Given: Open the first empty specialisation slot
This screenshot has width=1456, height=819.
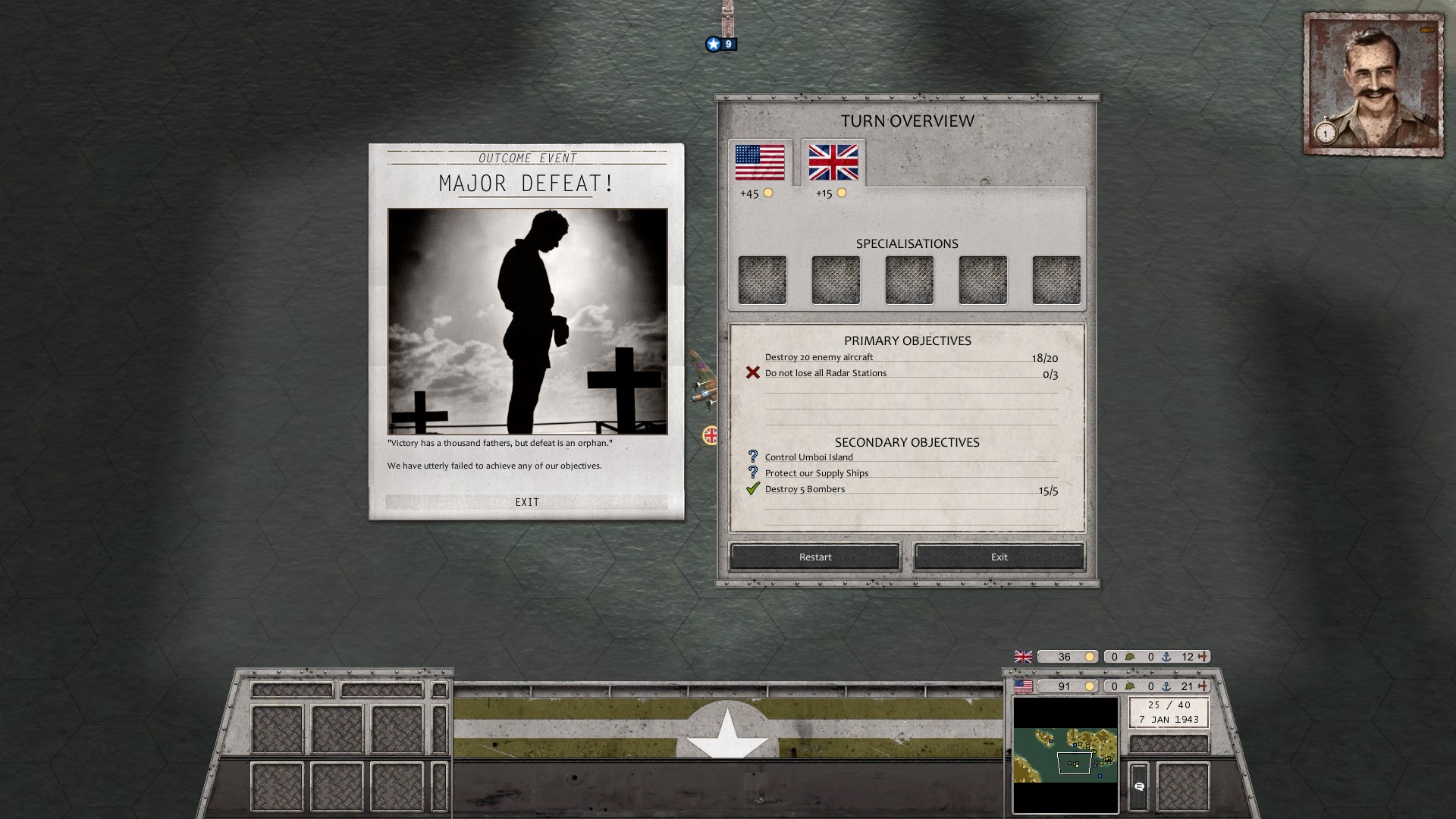Looking at the screenshot, I should pyautogui.click(x=761, y=279).
